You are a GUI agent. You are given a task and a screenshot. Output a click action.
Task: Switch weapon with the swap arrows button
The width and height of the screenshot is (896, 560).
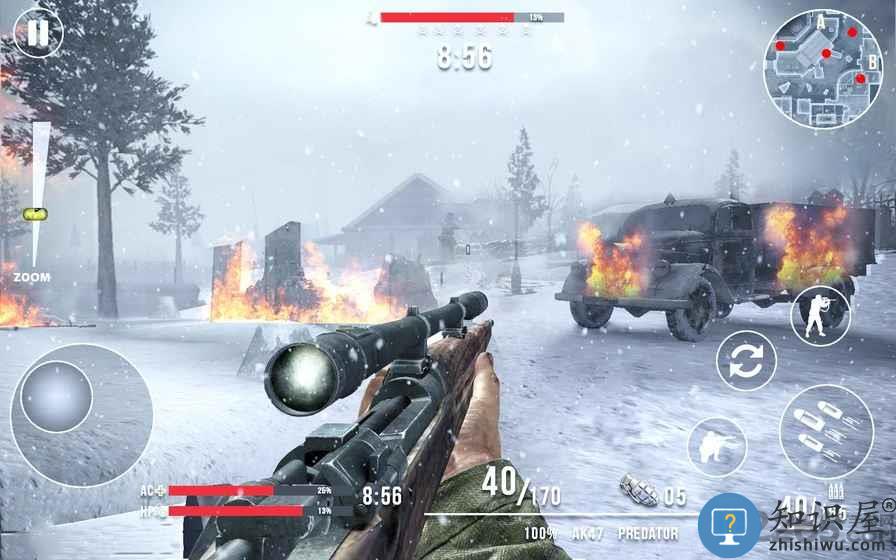coord(746,360)
